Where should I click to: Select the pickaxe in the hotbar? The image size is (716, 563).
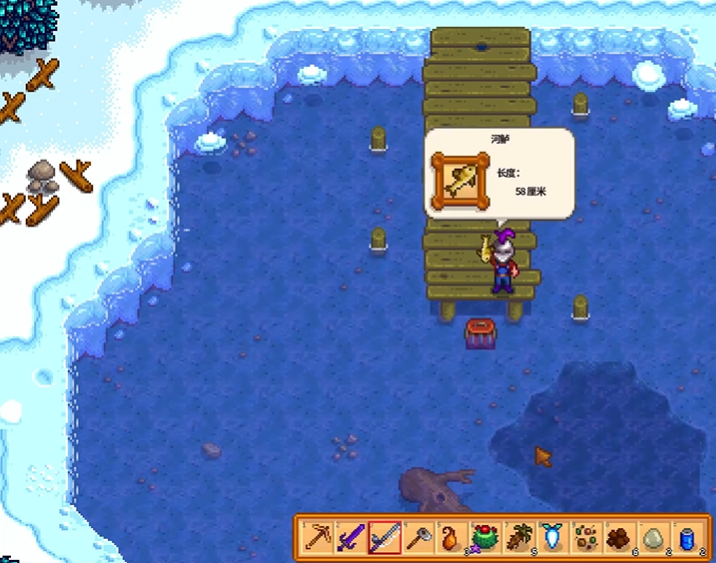318,538
